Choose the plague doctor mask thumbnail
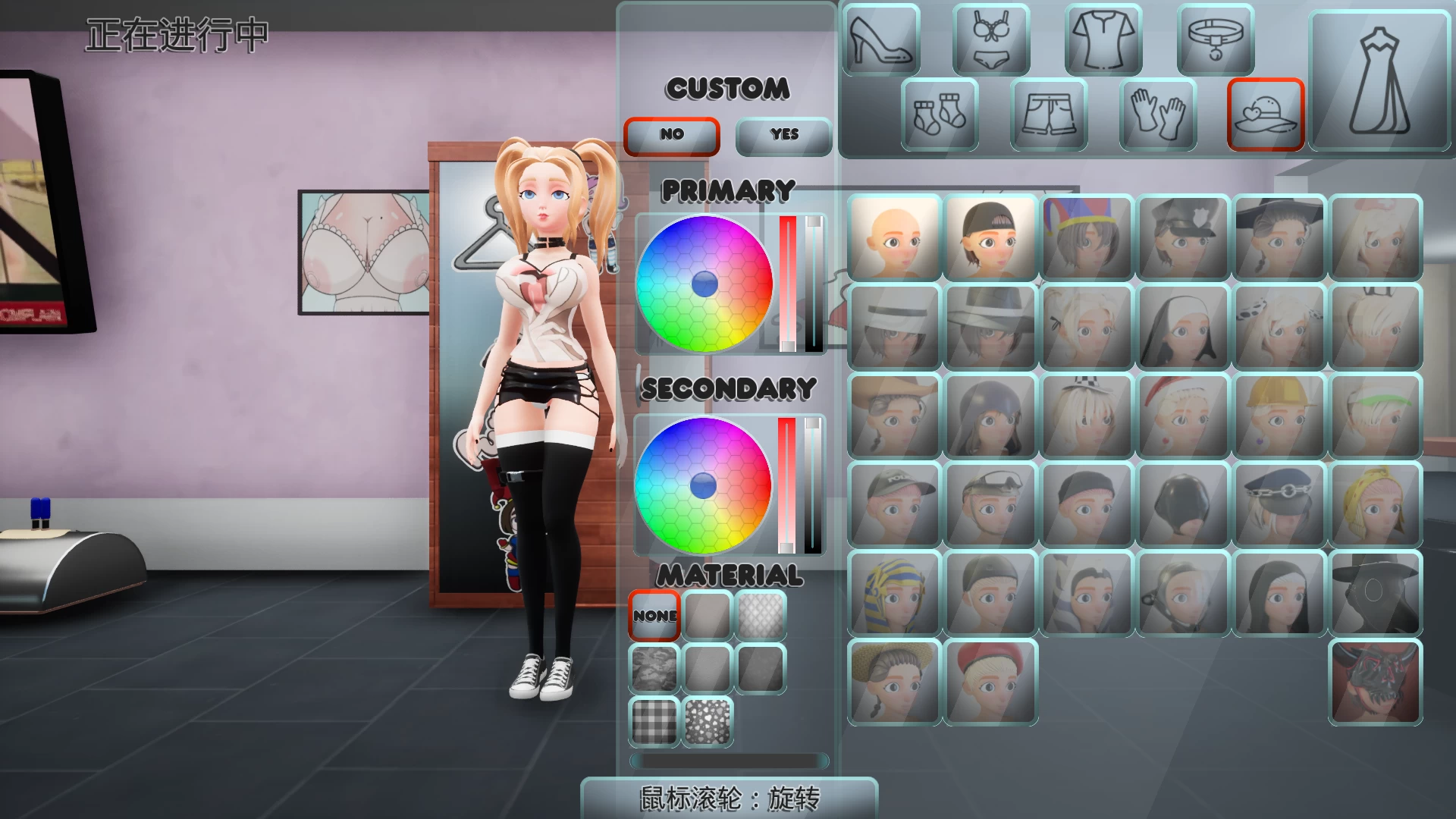Image resolution: width=1456 pixels, height=819 pixels. [1376, 594]
